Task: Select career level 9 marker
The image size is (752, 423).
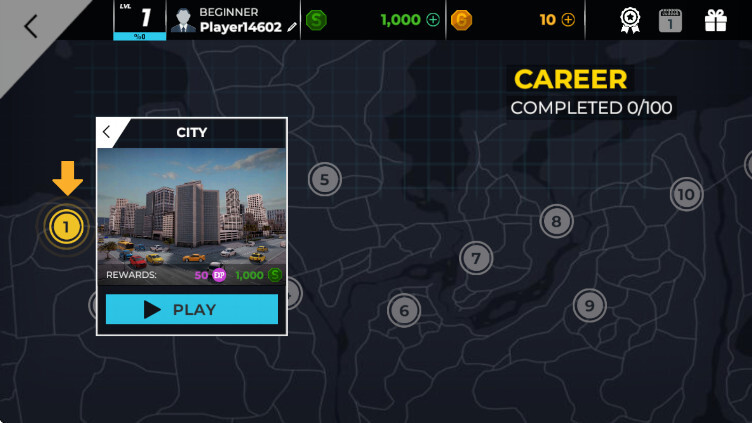Action: click(589, 305)
